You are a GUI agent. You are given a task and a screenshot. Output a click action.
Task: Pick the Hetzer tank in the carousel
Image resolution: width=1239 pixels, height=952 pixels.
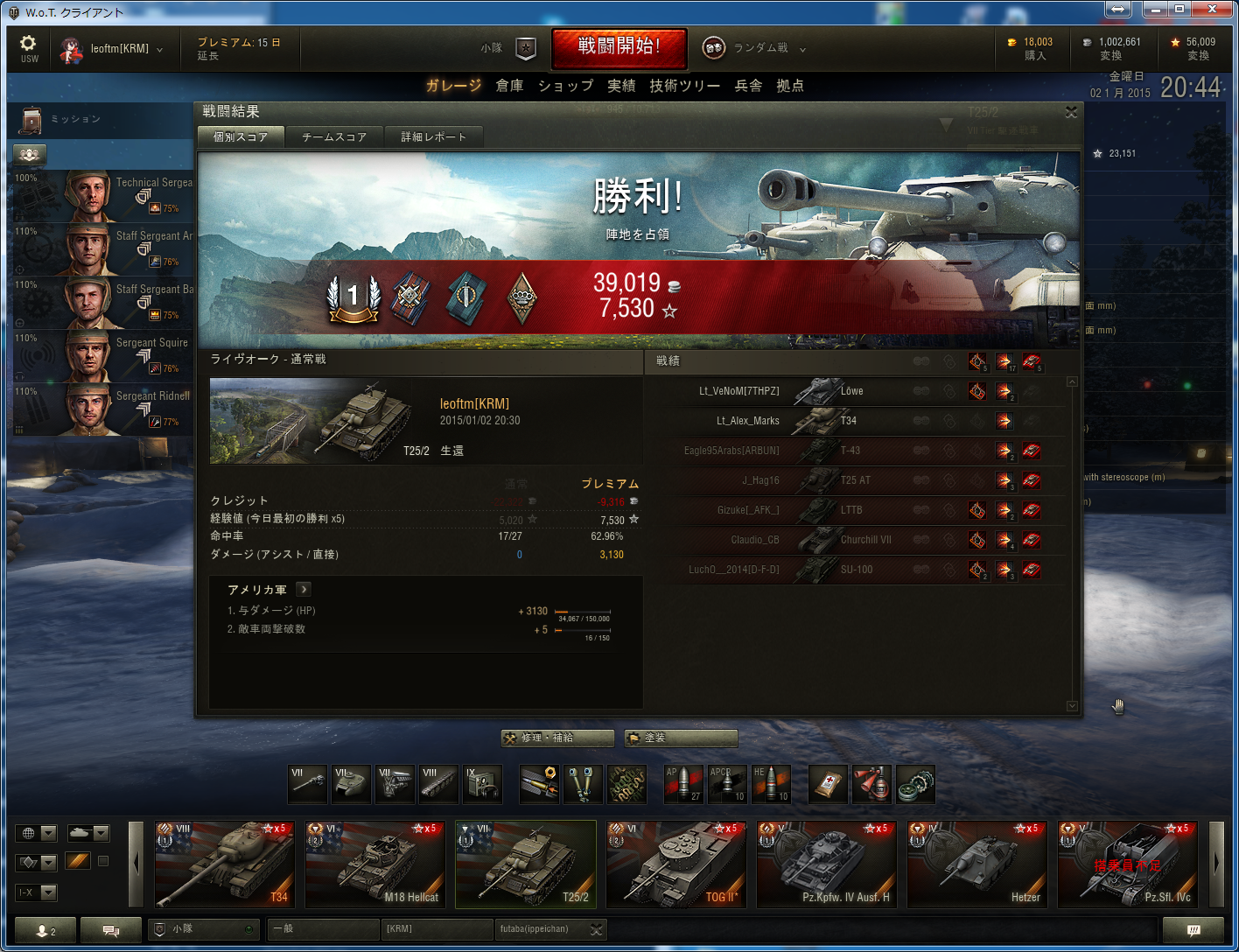976,863
